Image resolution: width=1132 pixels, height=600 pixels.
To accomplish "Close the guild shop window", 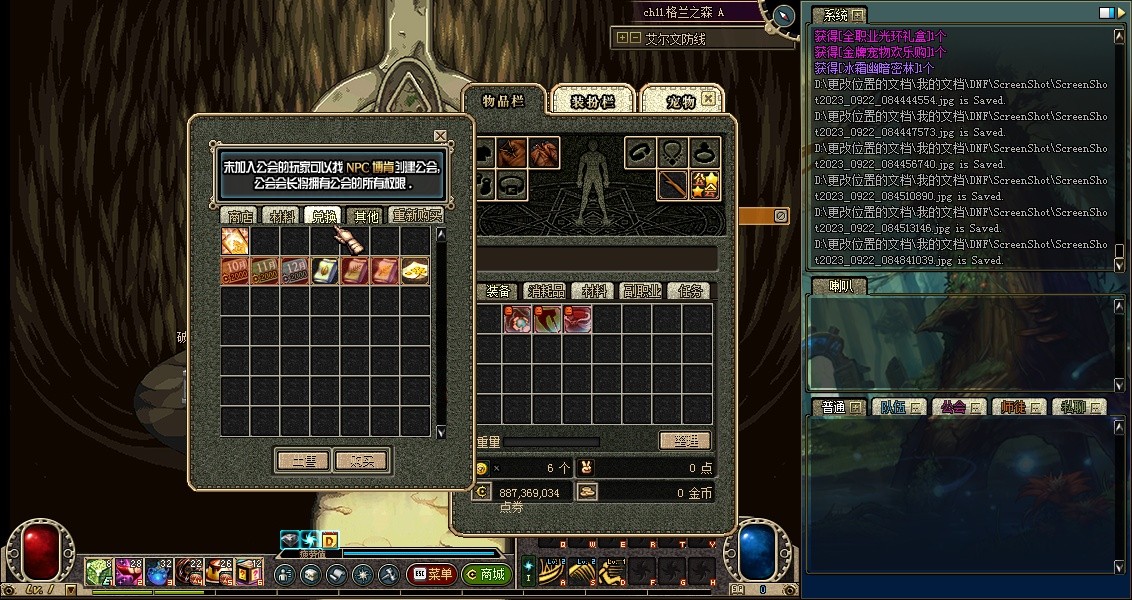I will [x=440, y=136].
